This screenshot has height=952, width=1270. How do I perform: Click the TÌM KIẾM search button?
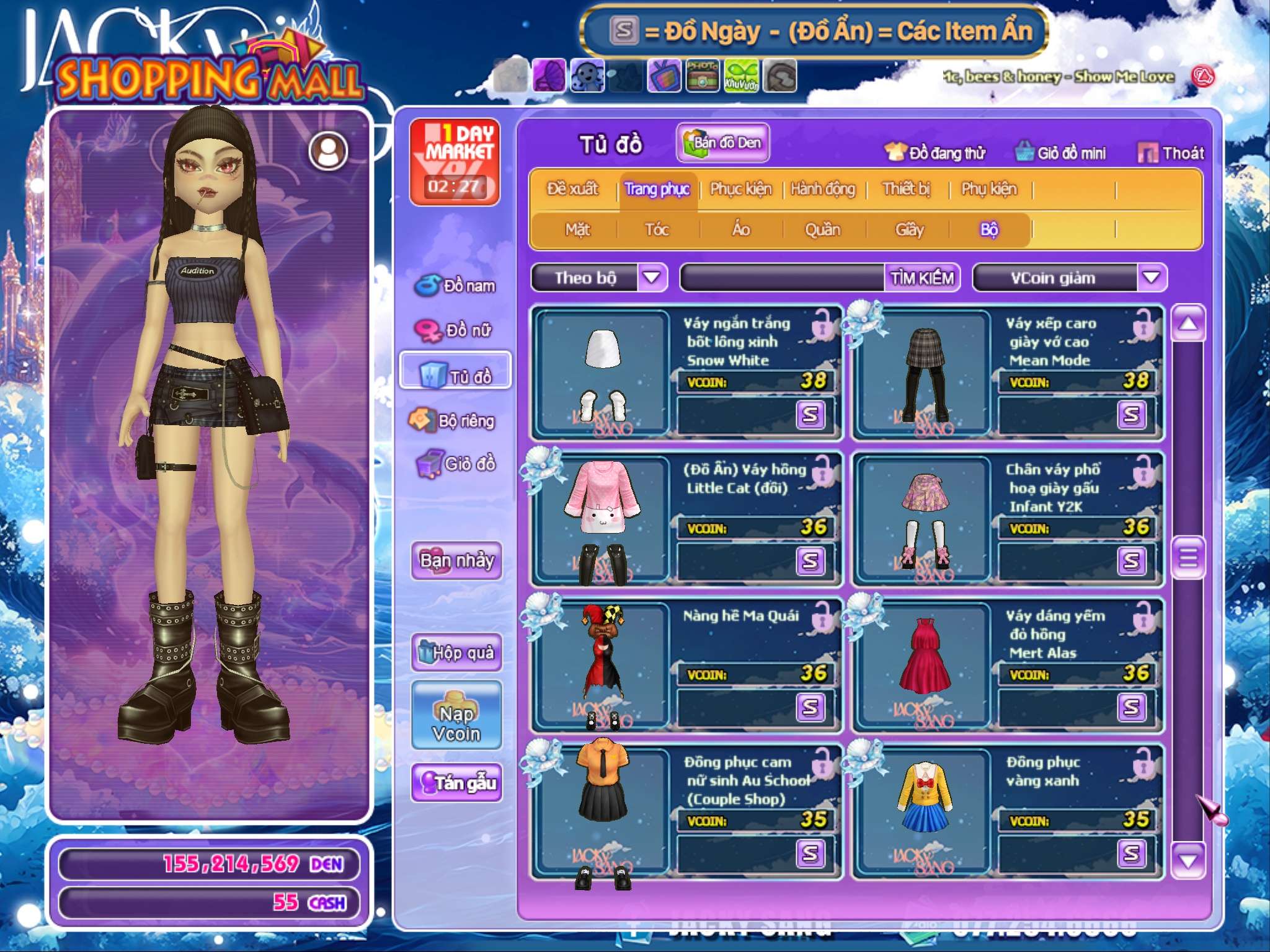pos(921,278)
